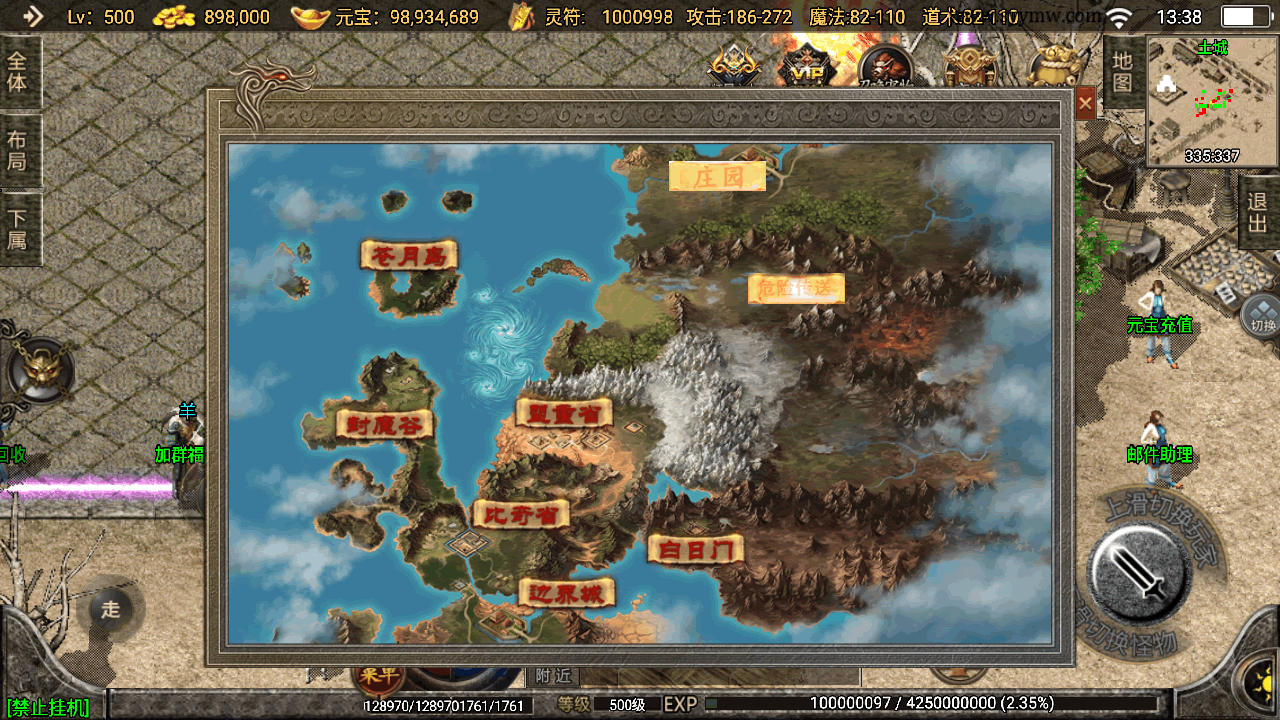Toggle the 走 walk mode button
Screen dimensions: 1280x720
click(110, 609)
